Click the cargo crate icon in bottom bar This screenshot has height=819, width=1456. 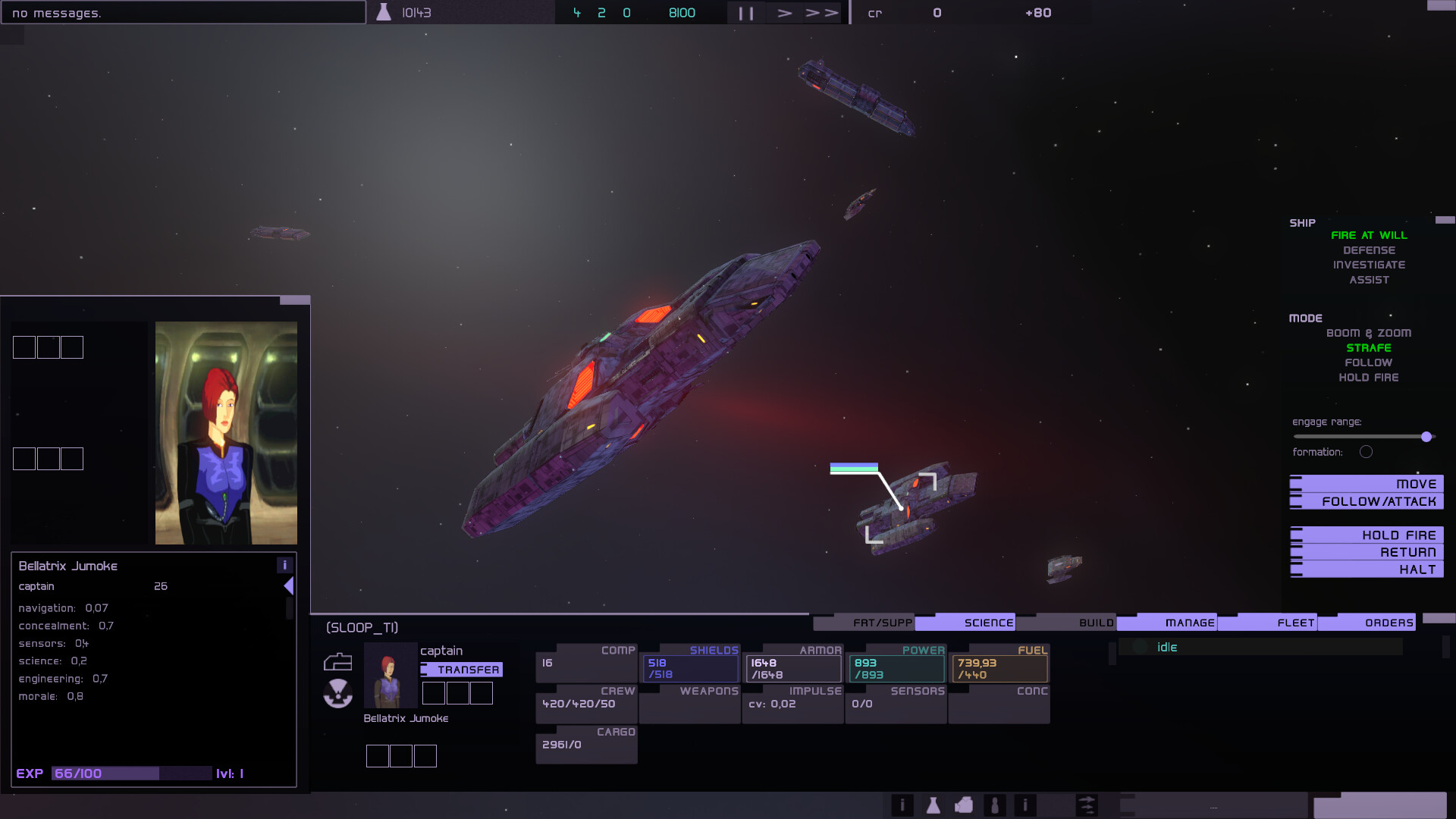pyautogui.click(x=964, y=805)
